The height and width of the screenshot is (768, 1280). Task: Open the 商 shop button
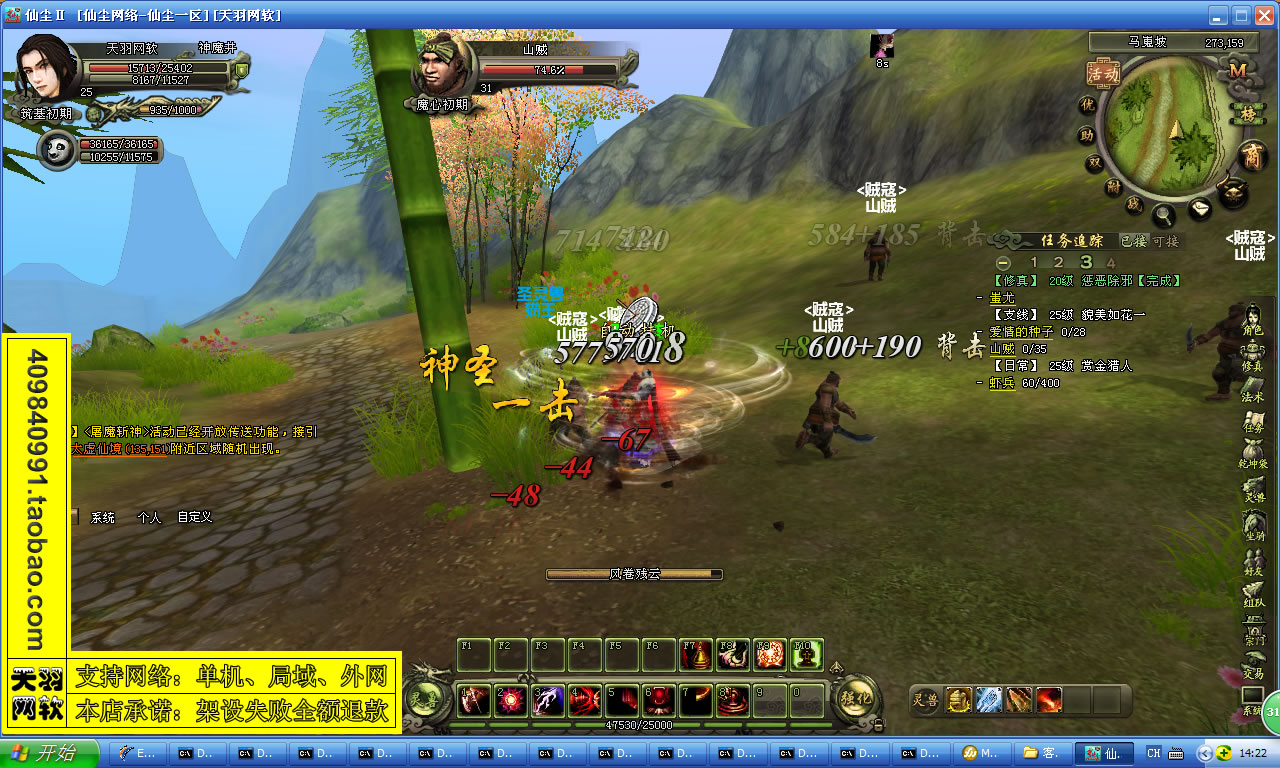pos(1251,156)
